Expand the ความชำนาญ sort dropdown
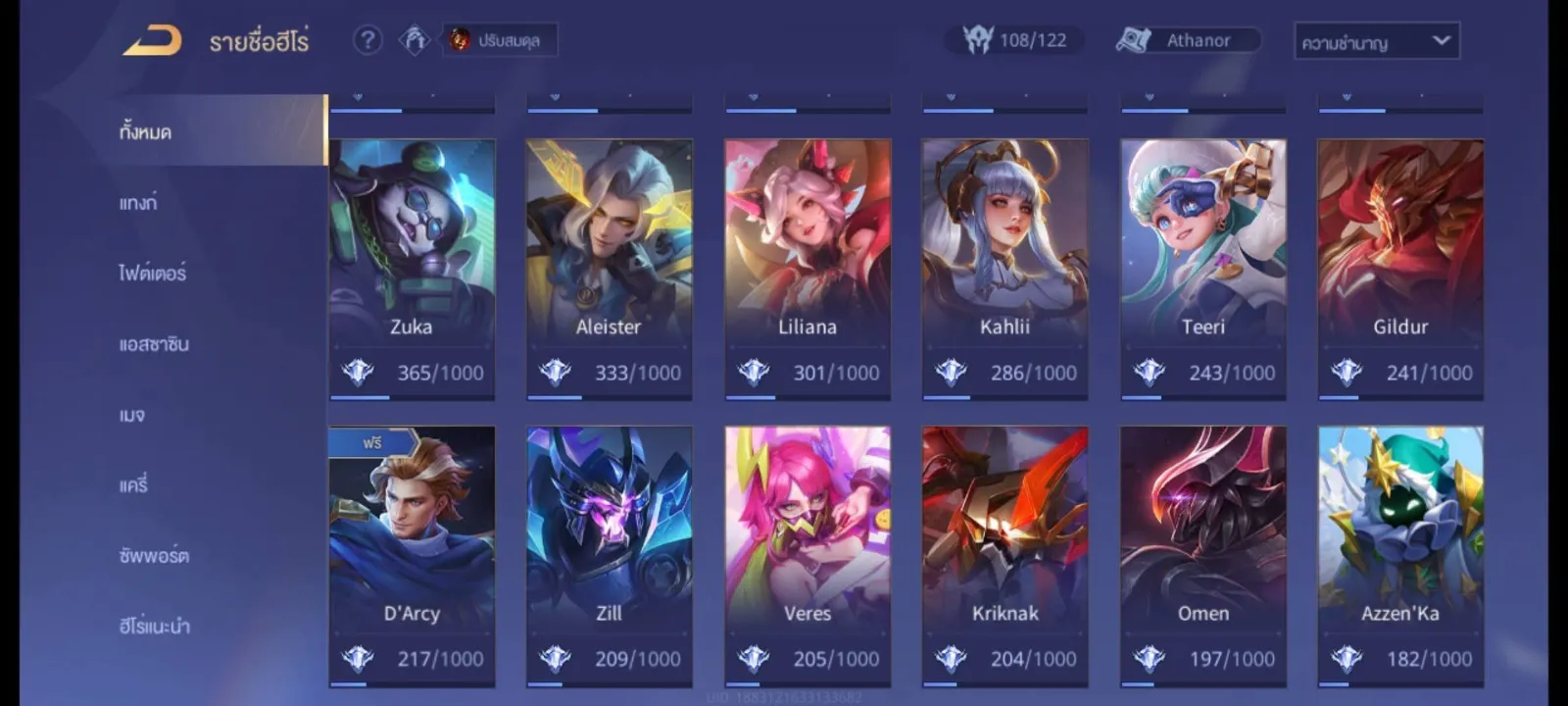Viewport: 1568px width, 706px height. pos(1376,41)
